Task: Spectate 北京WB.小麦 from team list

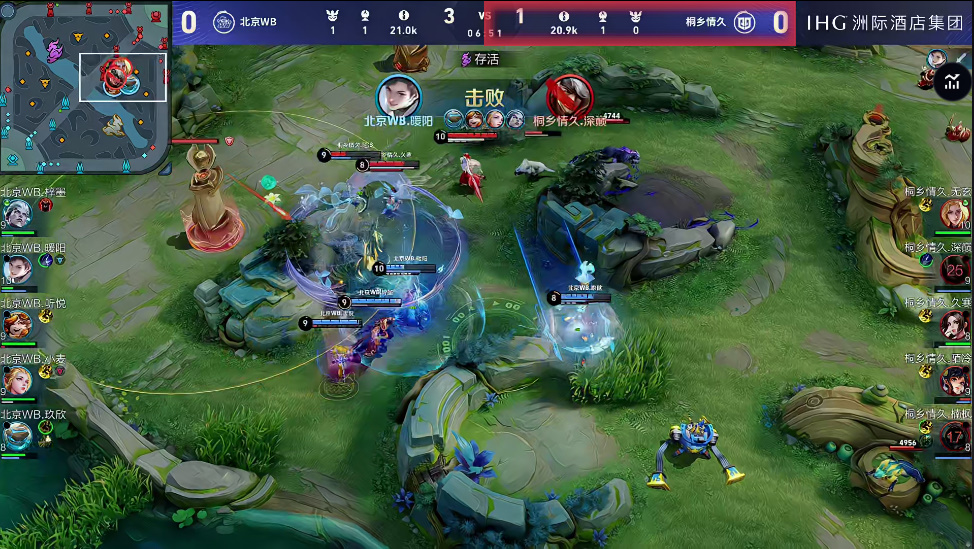Action: (x=17, y=380)
